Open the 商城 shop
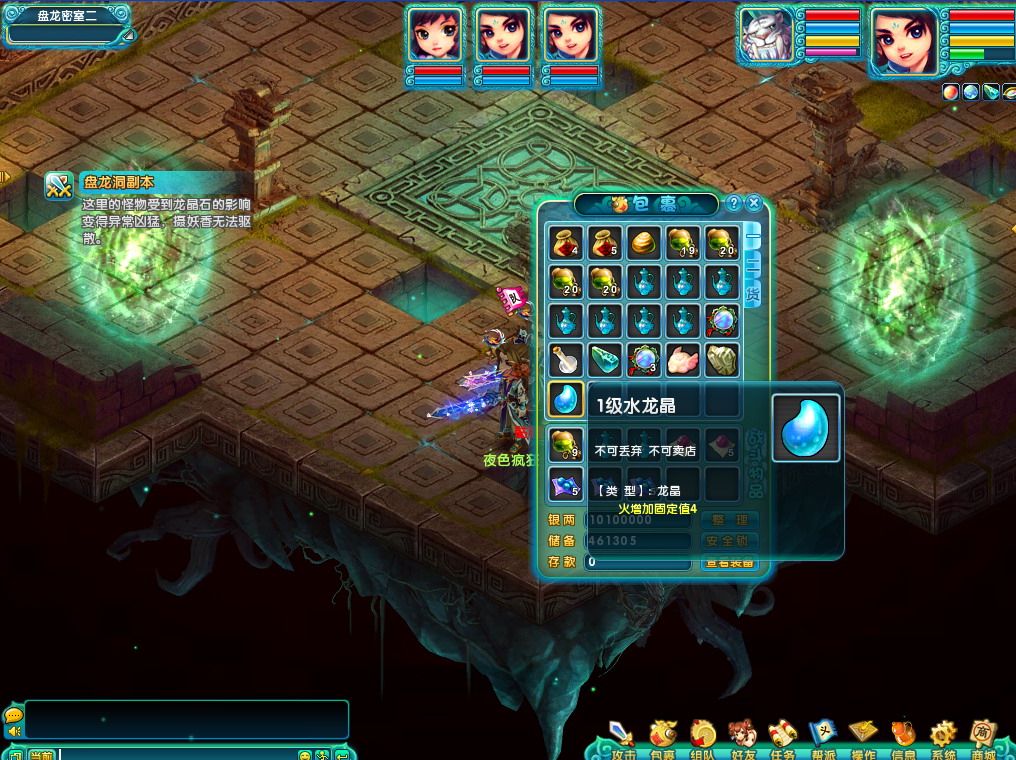This screenshot has height=760, width=1016. [x=982, y=740]
